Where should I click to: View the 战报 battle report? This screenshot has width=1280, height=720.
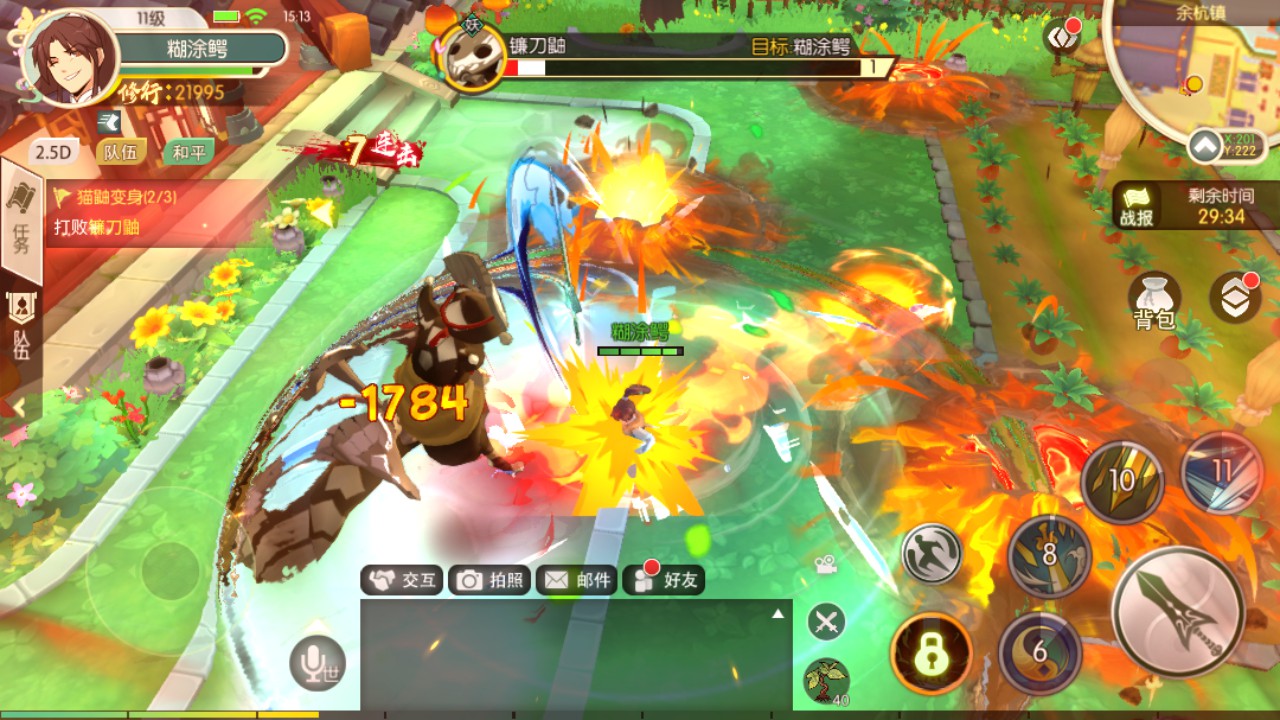pyautogui.click(x=1136, y=206)
